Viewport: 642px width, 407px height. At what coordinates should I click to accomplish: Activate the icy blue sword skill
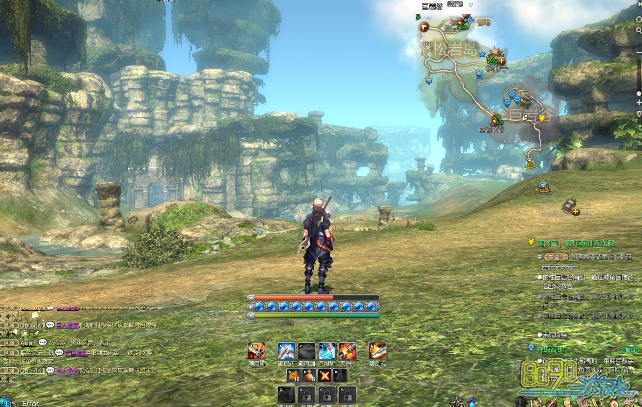pos(327,350)
